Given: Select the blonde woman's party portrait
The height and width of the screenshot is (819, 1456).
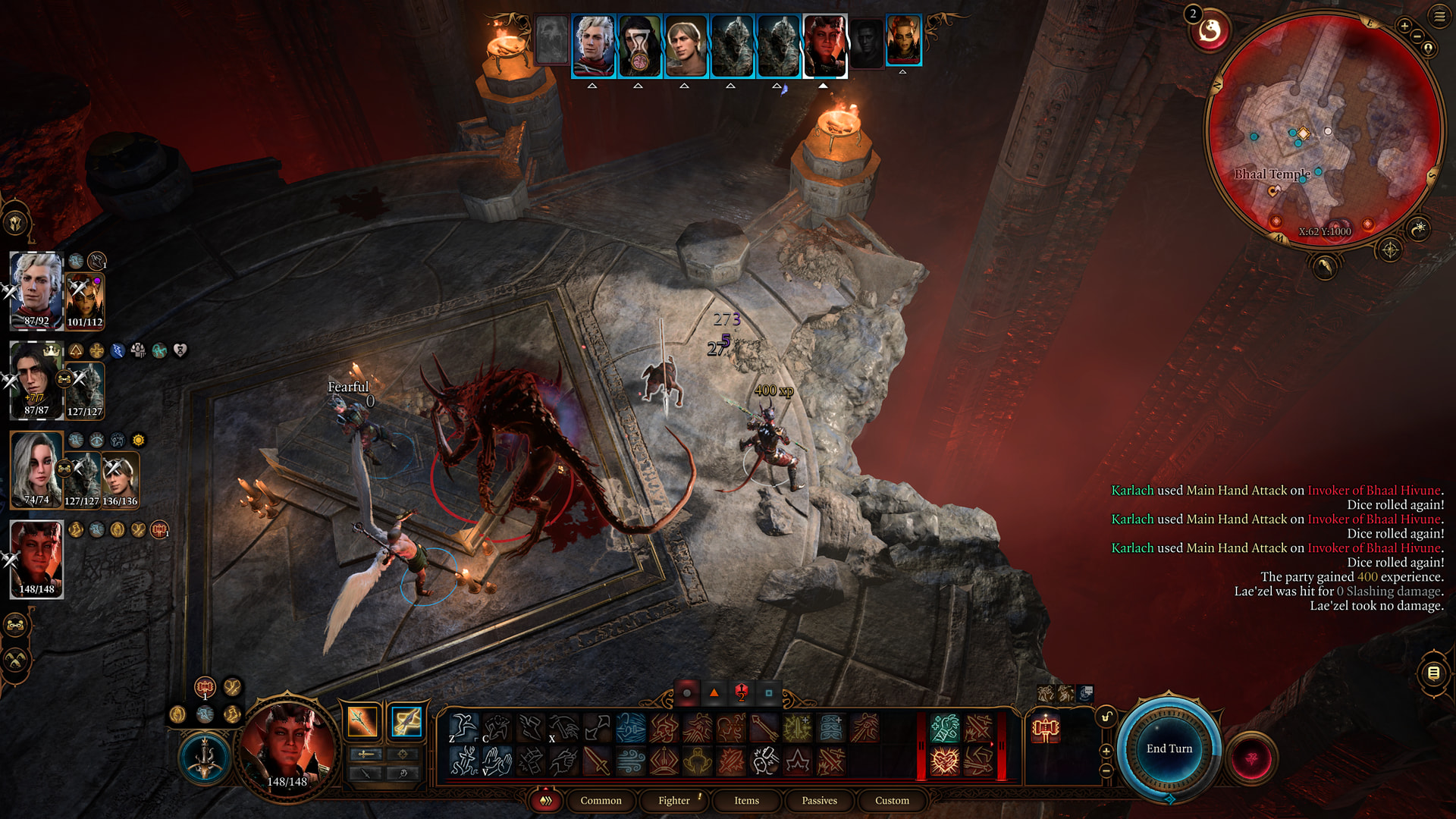Looking at the screenshot, I should pos(36,469).
